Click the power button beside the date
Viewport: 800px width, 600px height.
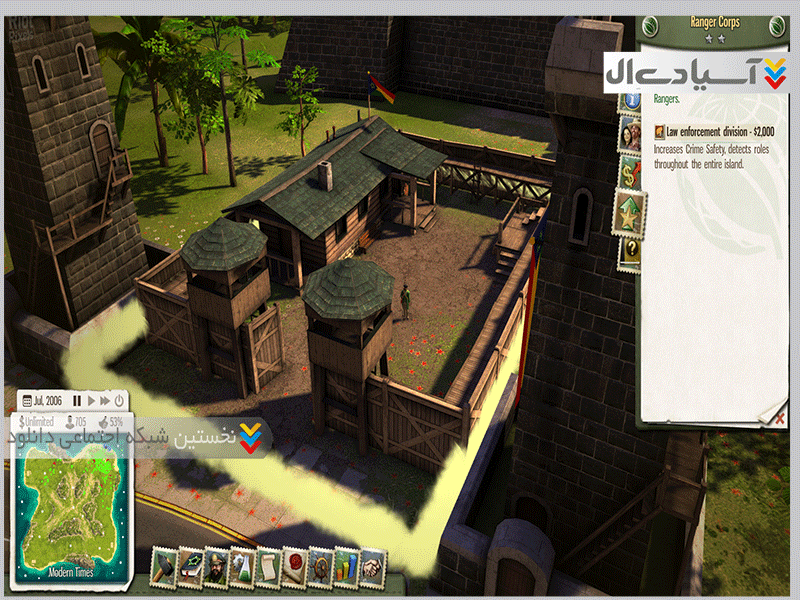pos(119,401)
